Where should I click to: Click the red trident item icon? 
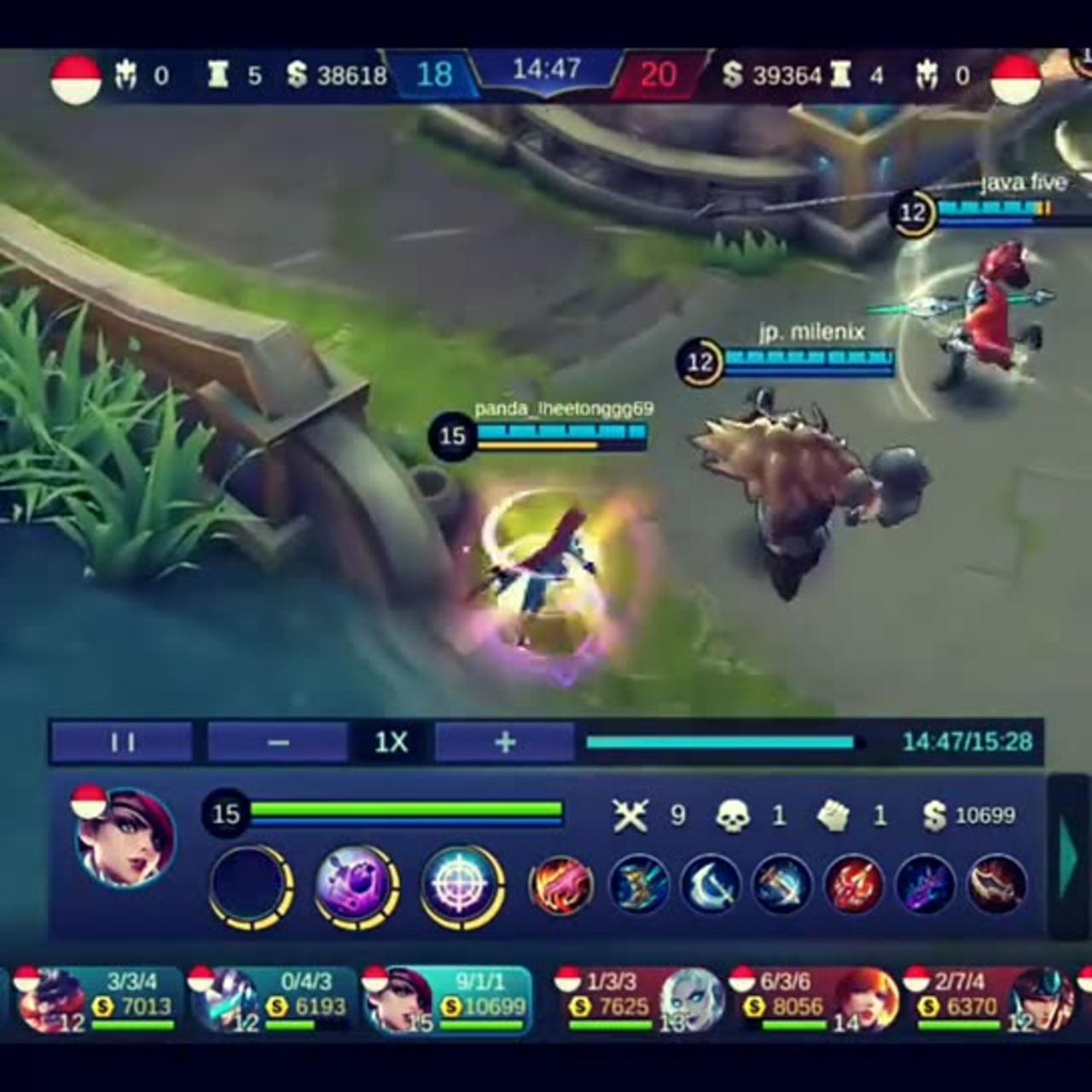(853, 887)
